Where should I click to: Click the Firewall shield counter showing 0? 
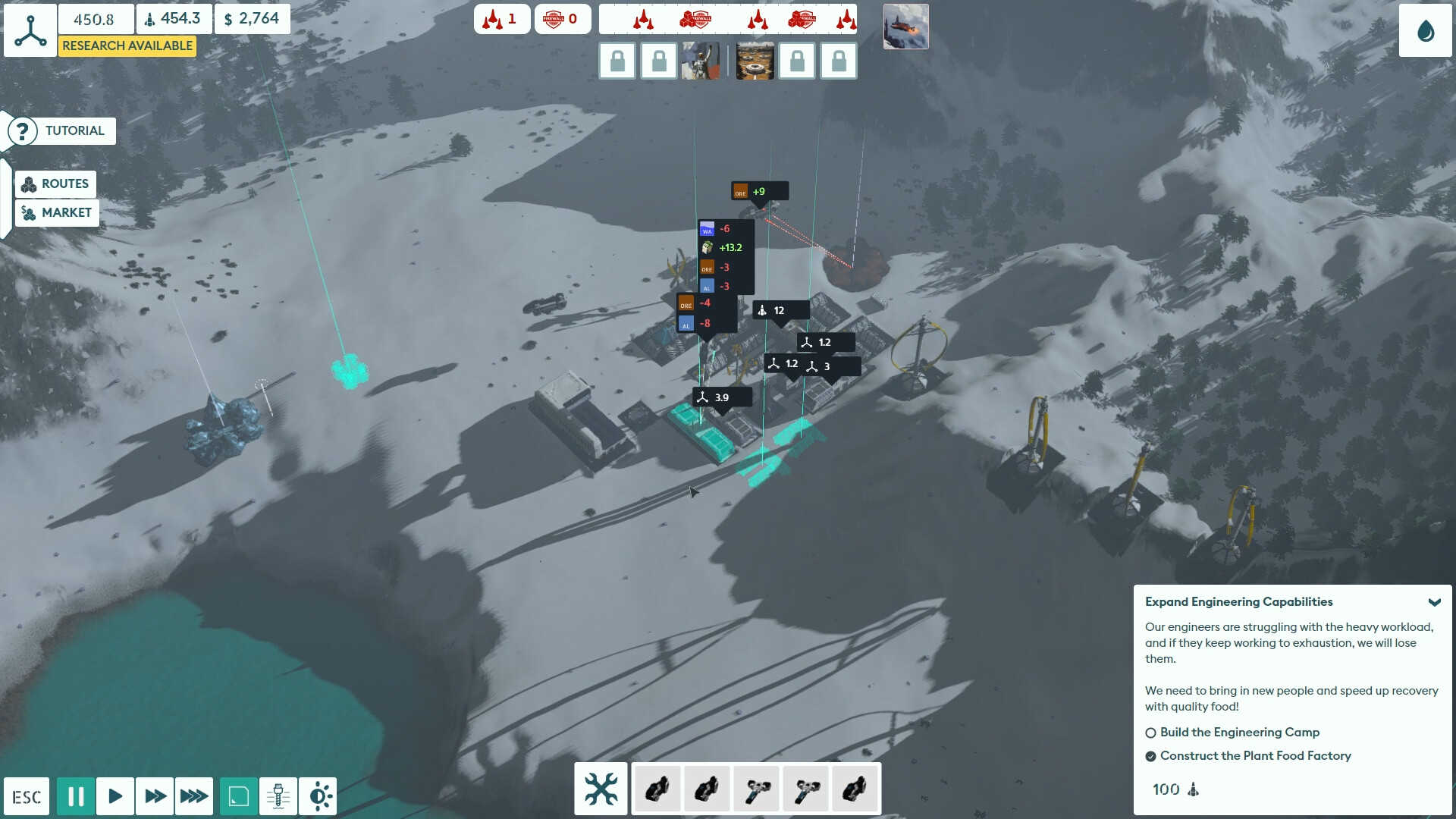(563, 18)
